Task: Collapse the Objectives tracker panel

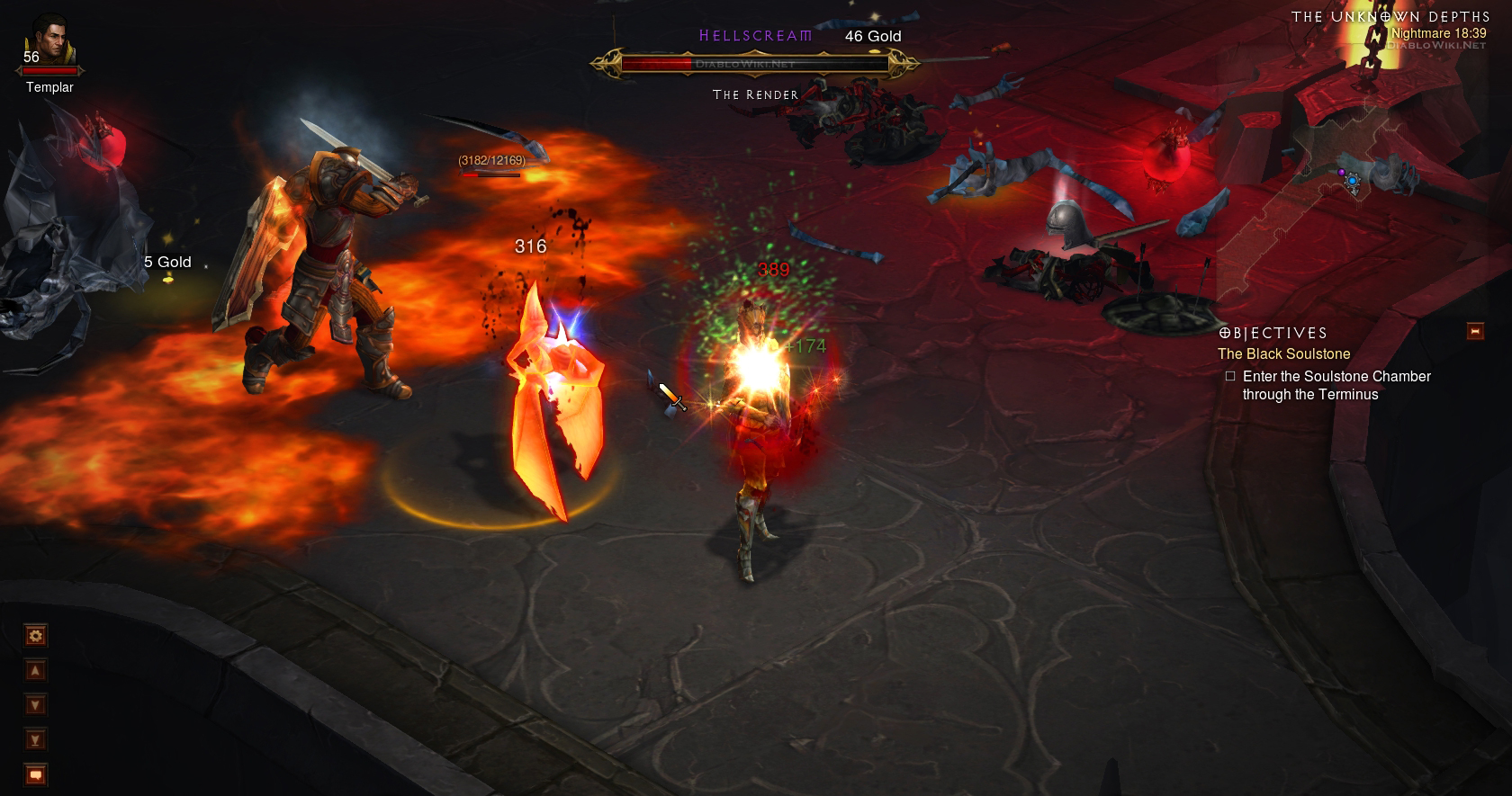Action: tap(1475, 331)
